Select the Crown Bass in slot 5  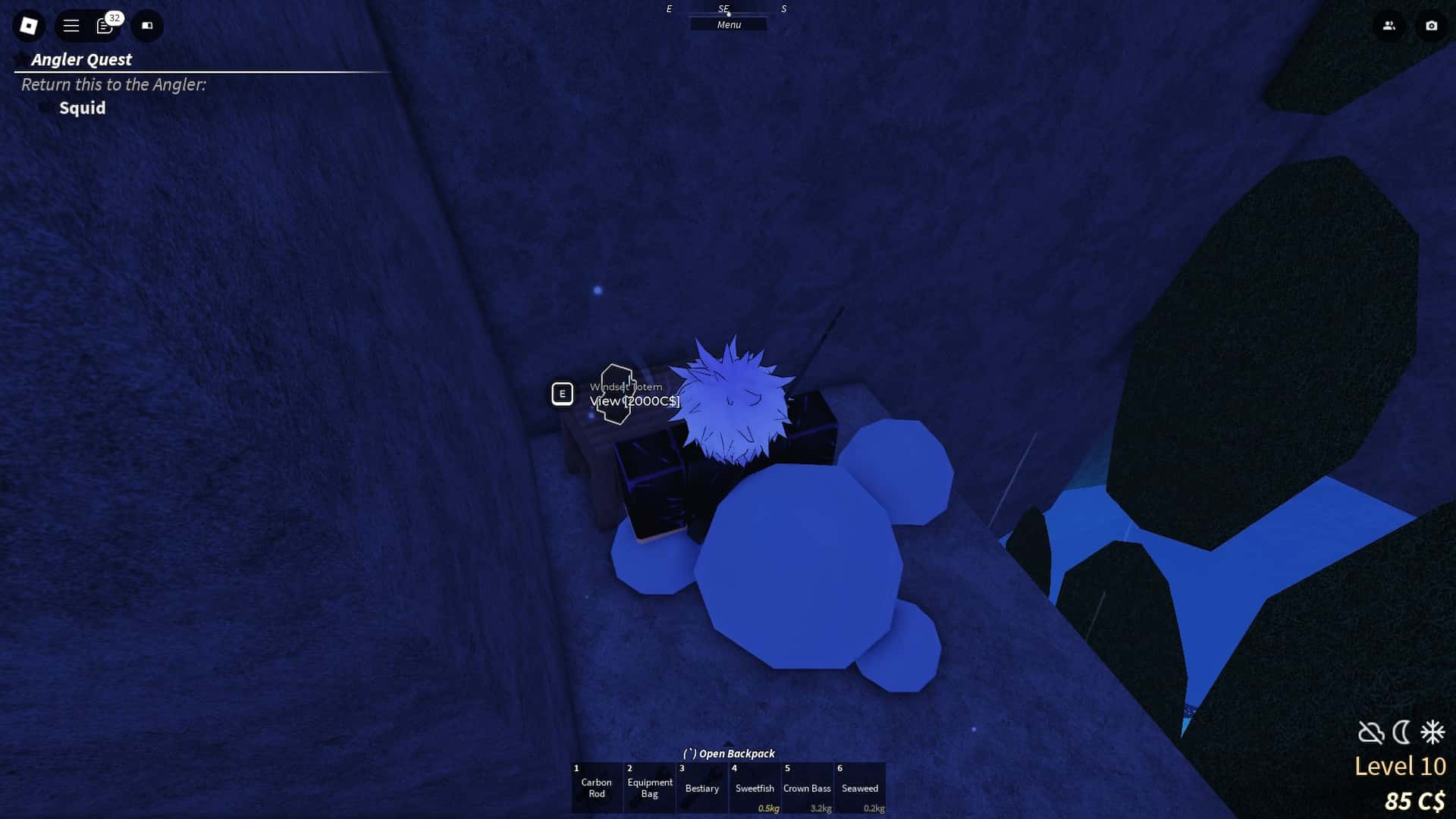coord(808,789)
